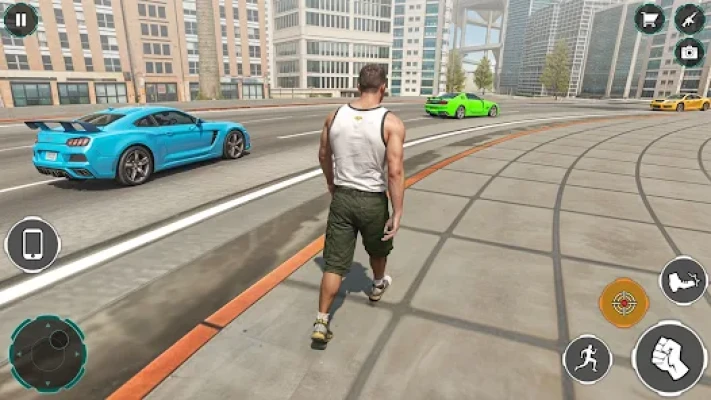Image resolution: width=711 pixels, height=400 pixels.
Task: Punch using the fist button
Action: point(669,358)
